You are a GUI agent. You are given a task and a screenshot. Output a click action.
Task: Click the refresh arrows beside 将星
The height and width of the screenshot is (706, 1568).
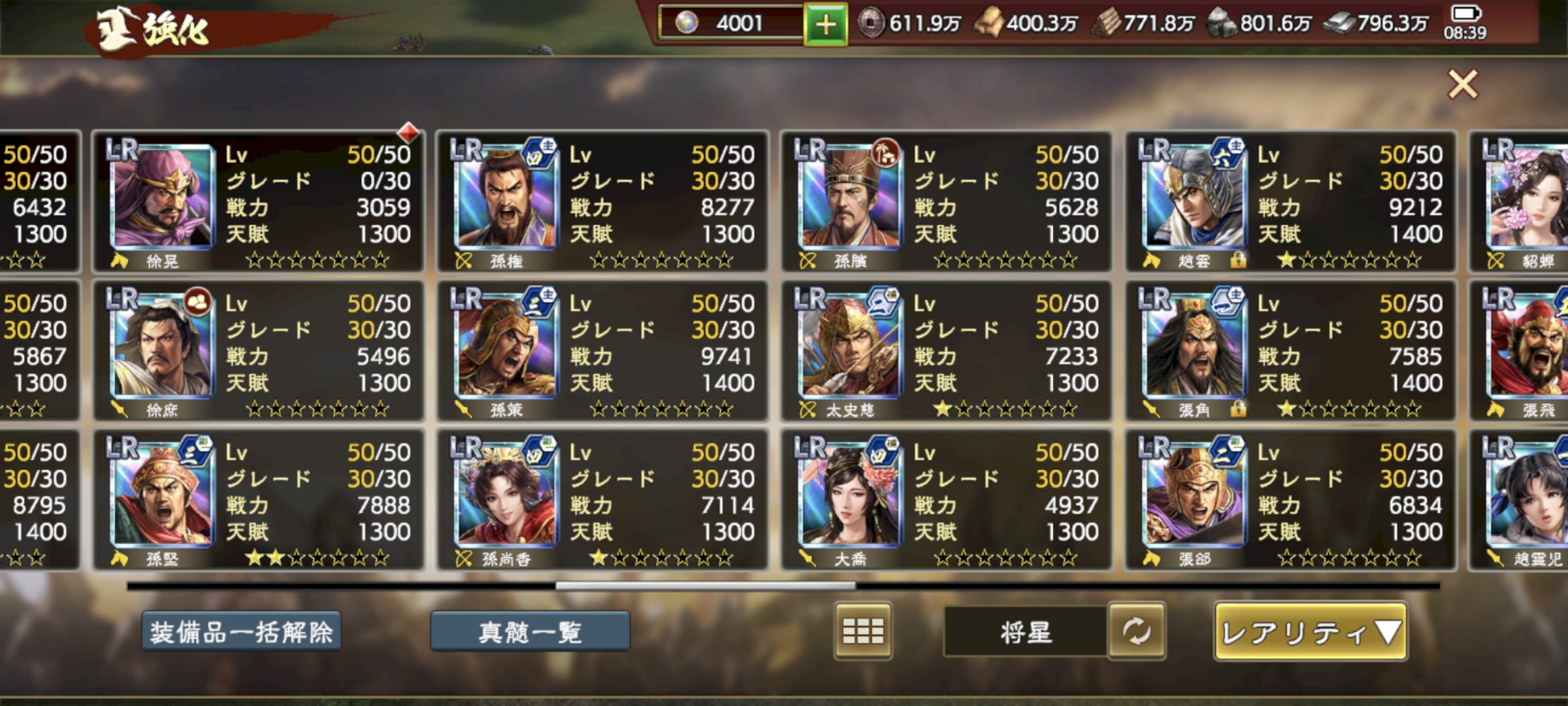tap(1136, 631)
